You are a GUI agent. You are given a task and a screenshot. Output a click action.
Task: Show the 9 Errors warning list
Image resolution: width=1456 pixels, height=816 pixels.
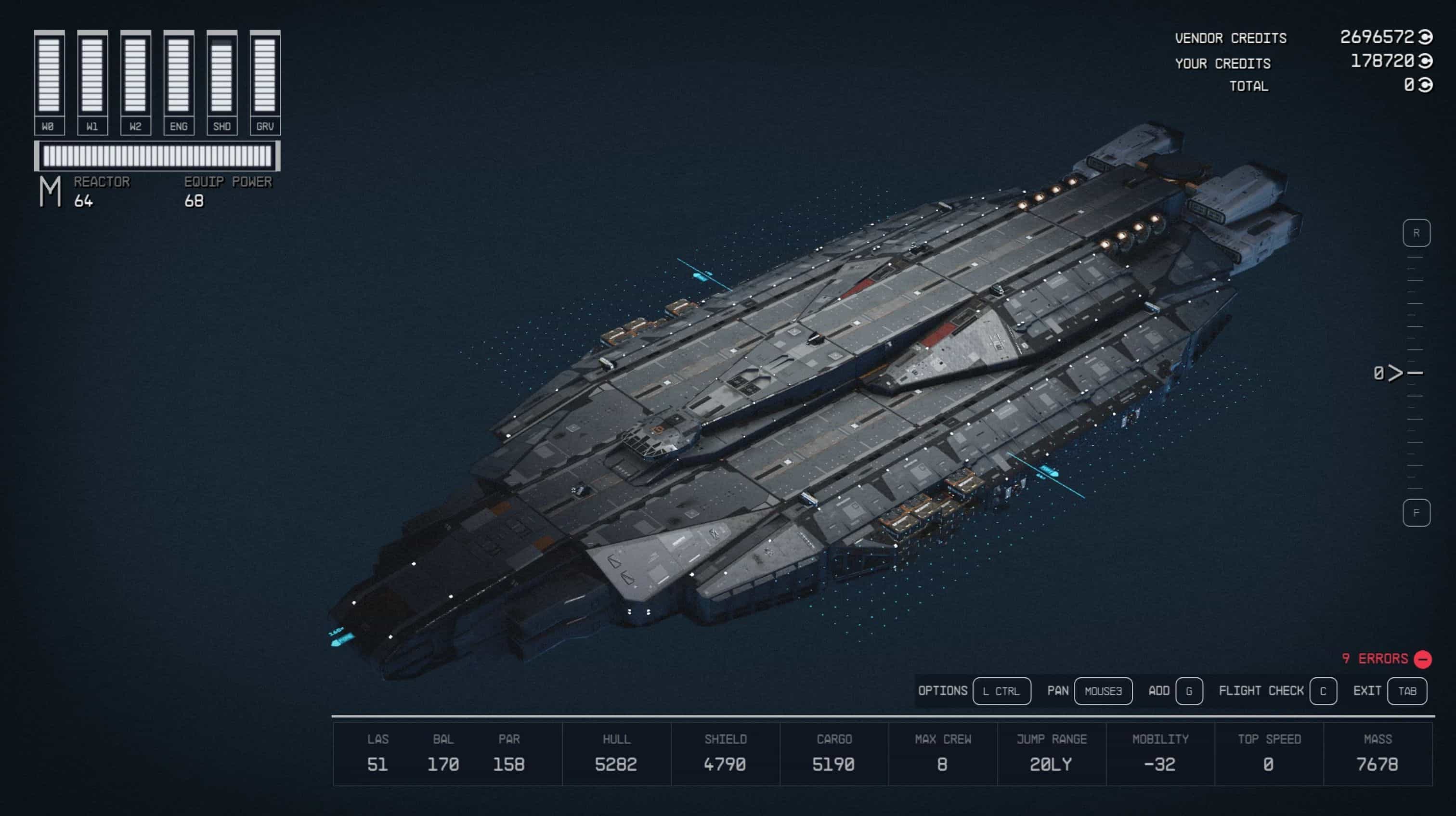click(1386, 659)
